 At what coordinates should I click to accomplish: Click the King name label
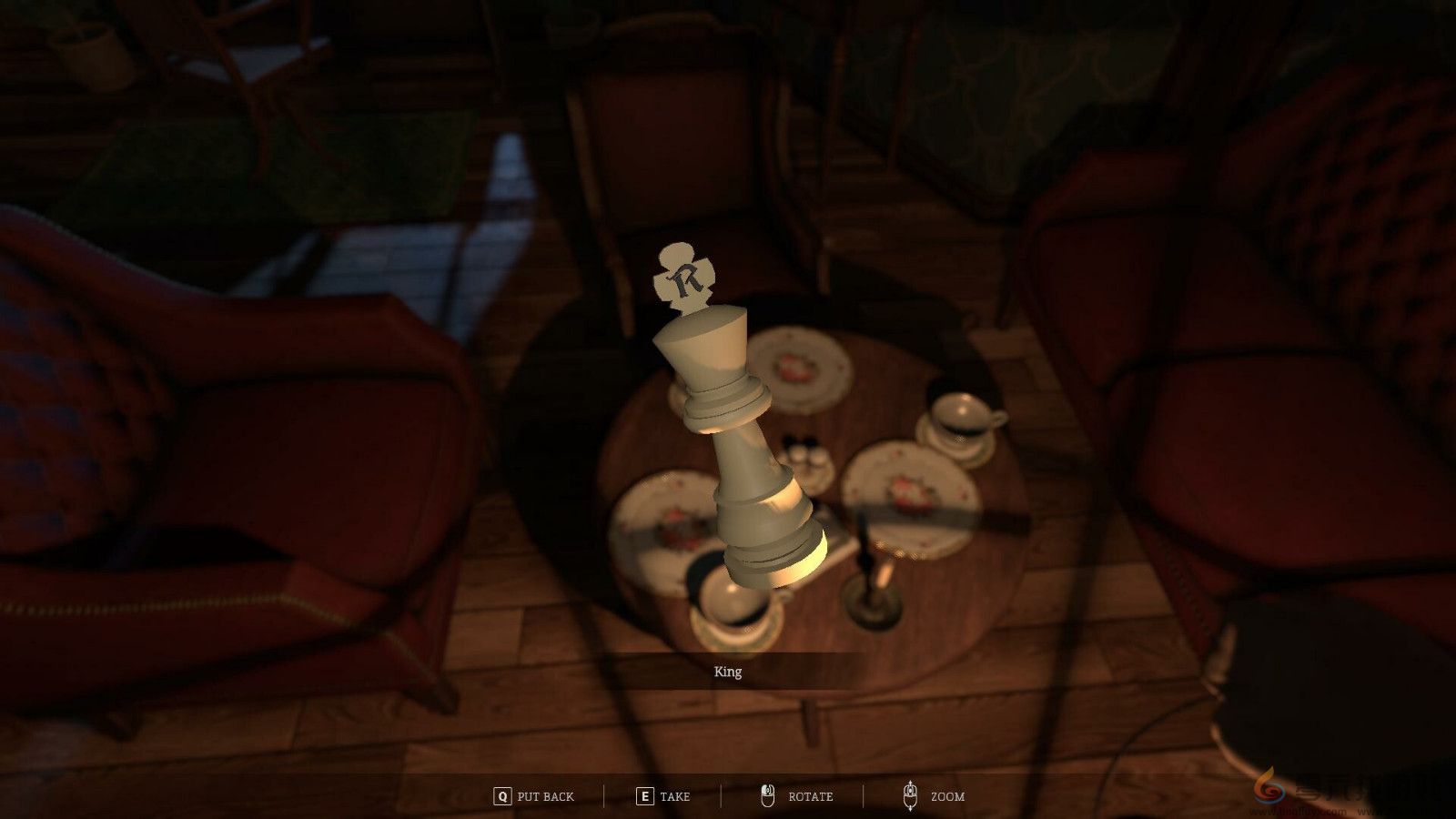(728, 672)
